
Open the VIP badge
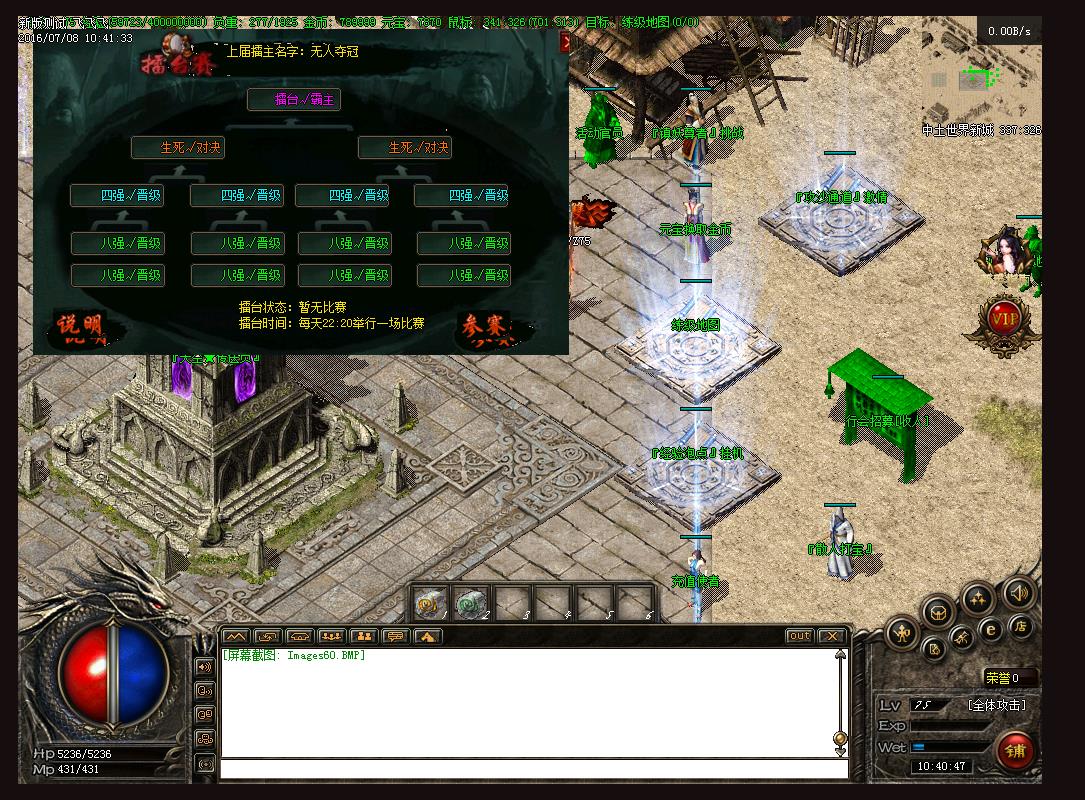(1004, 319)
